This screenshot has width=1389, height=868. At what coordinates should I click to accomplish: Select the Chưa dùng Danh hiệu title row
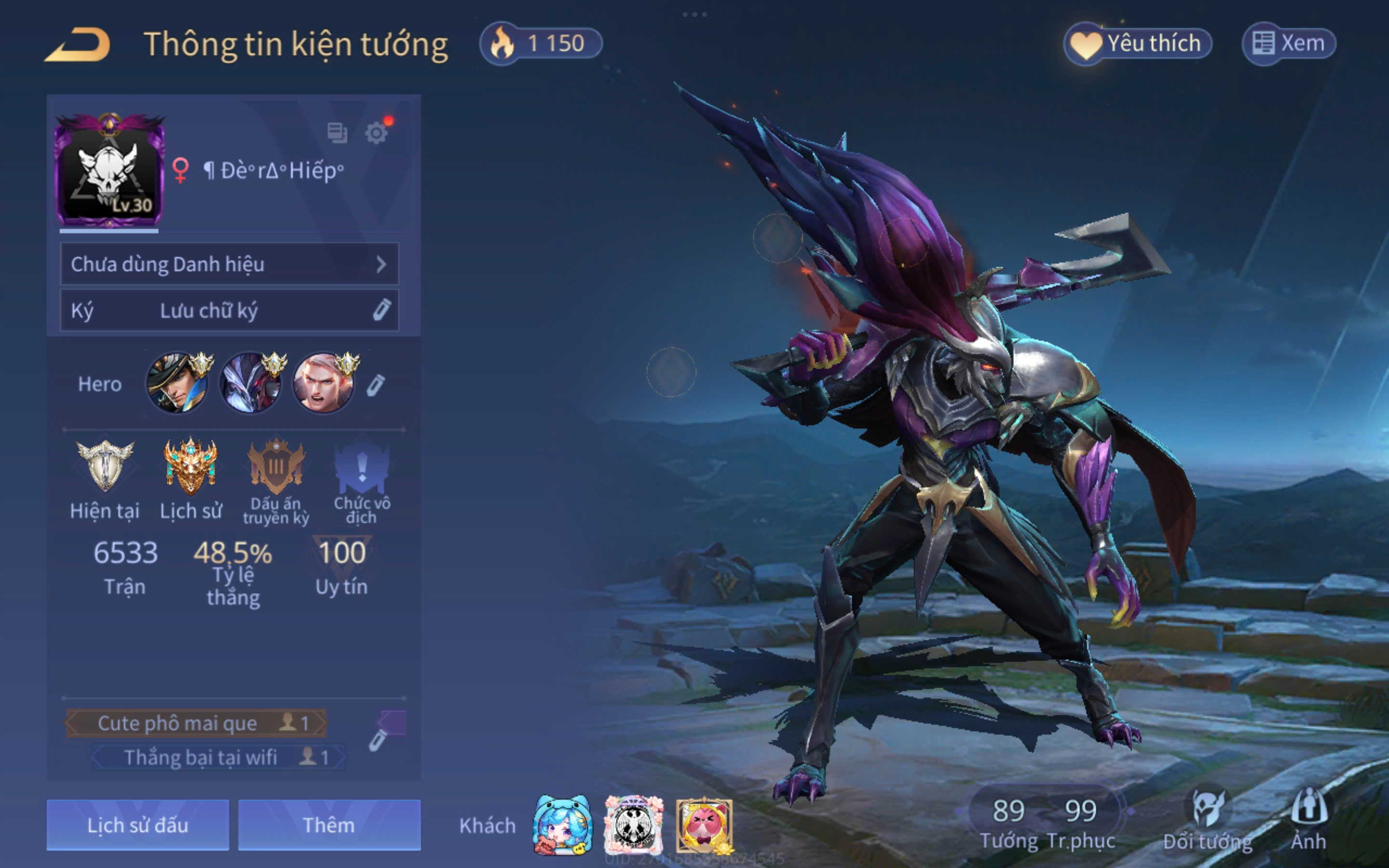229,264
